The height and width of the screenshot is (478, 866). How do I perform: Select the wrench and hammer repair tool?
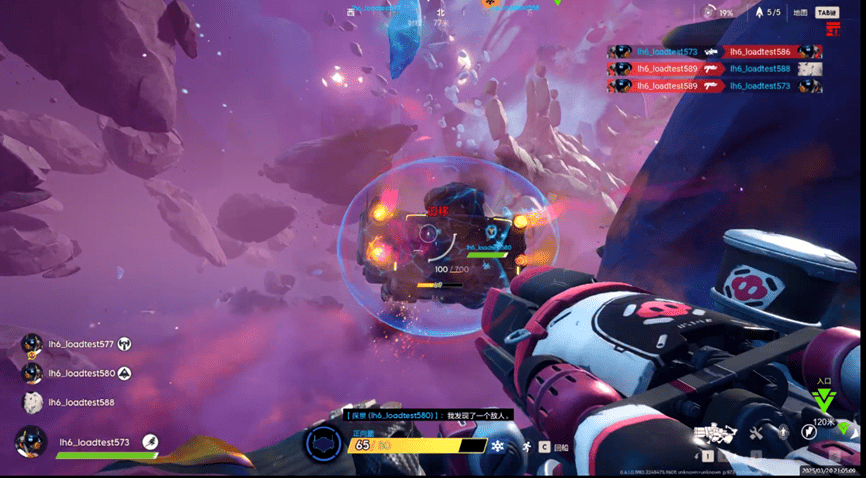[x=756, y=433]
